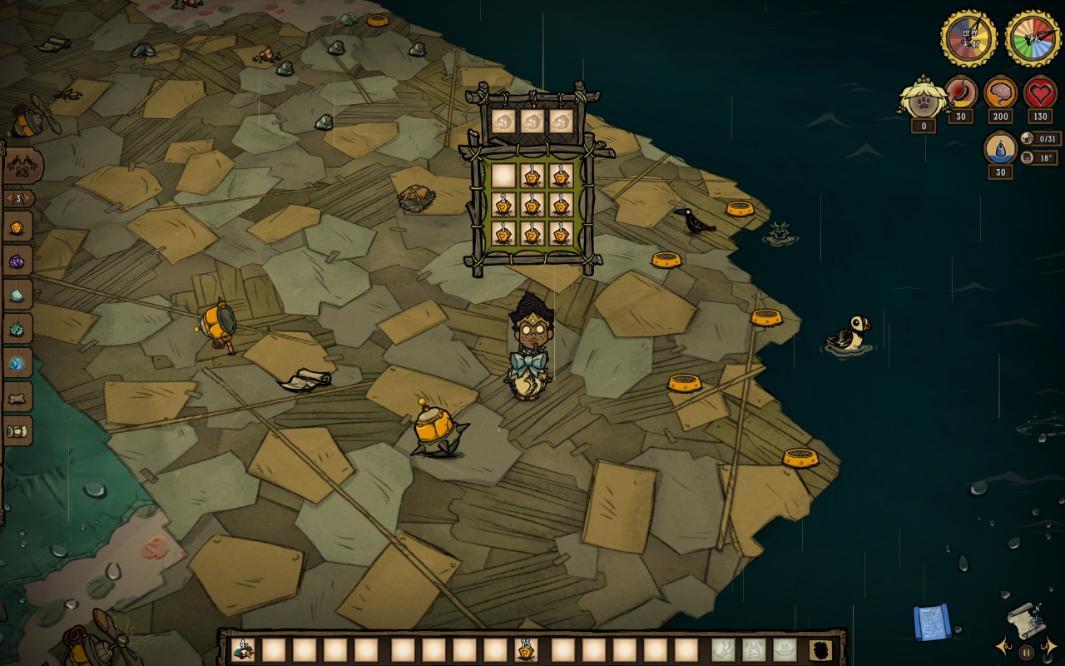This screenshot has height=666, width=1065.
Task: Select the orange item crafting category
Action: (x=17, y=228)
